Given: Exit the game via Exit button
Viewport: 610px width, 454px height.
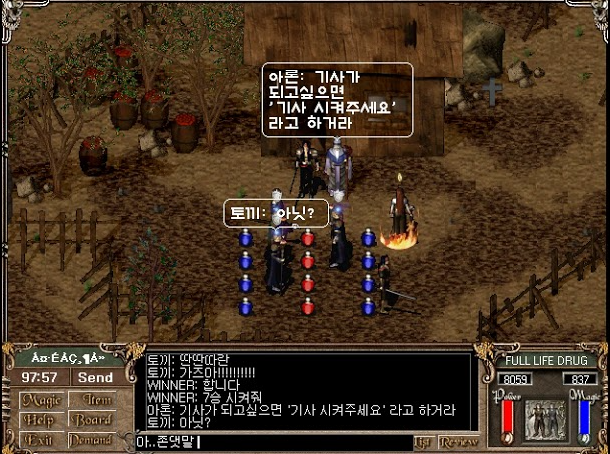Looking at the screenshot, I should tap(38, 440).
